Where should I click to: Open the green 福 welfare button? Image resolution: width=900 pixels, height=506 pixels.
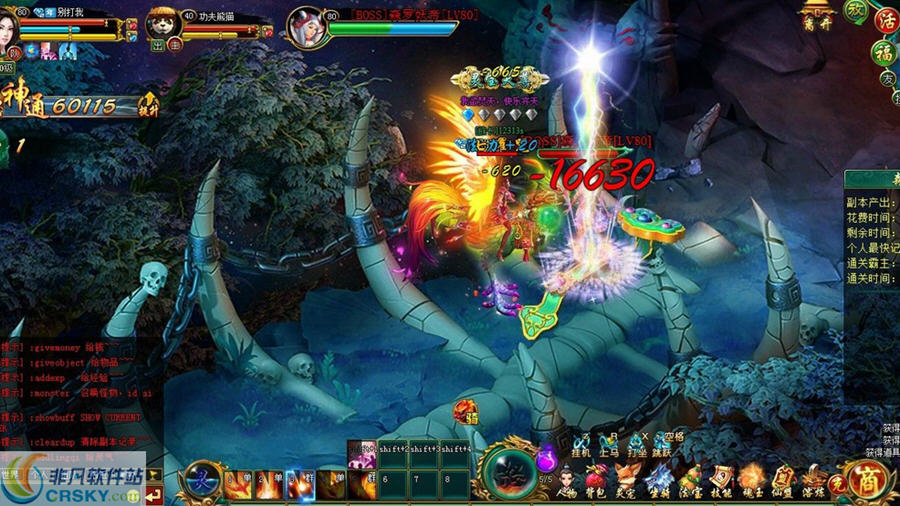tap(883, 53)
